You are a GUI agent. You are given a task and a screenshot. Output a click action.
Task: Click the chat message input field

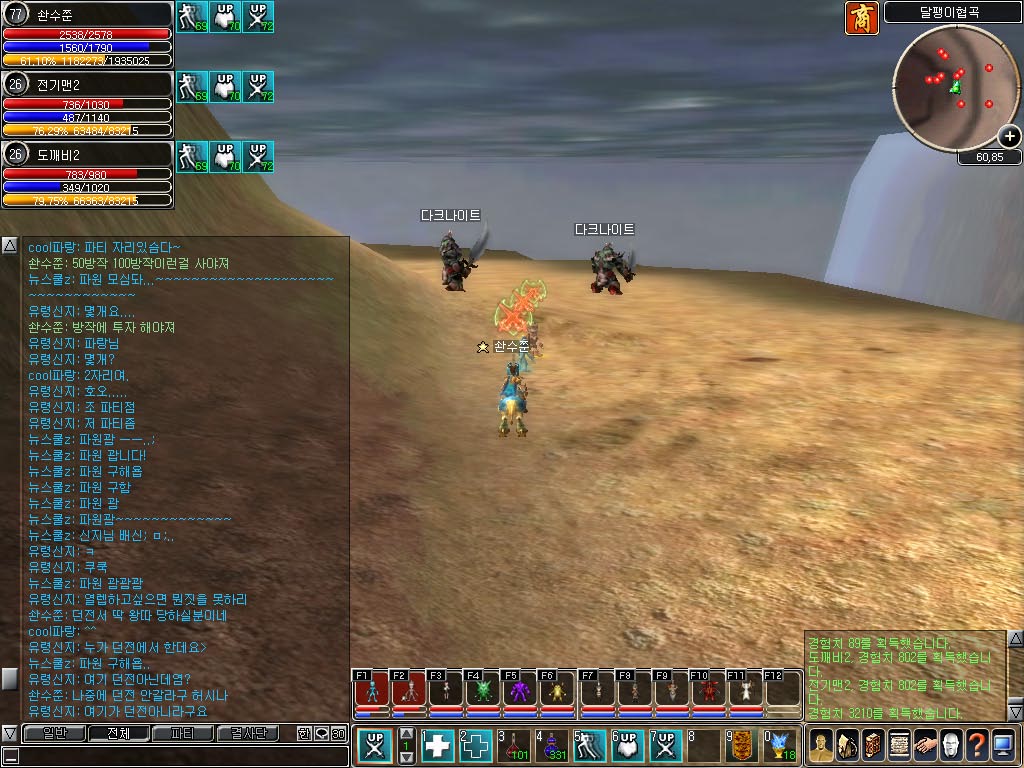(170, 756)
